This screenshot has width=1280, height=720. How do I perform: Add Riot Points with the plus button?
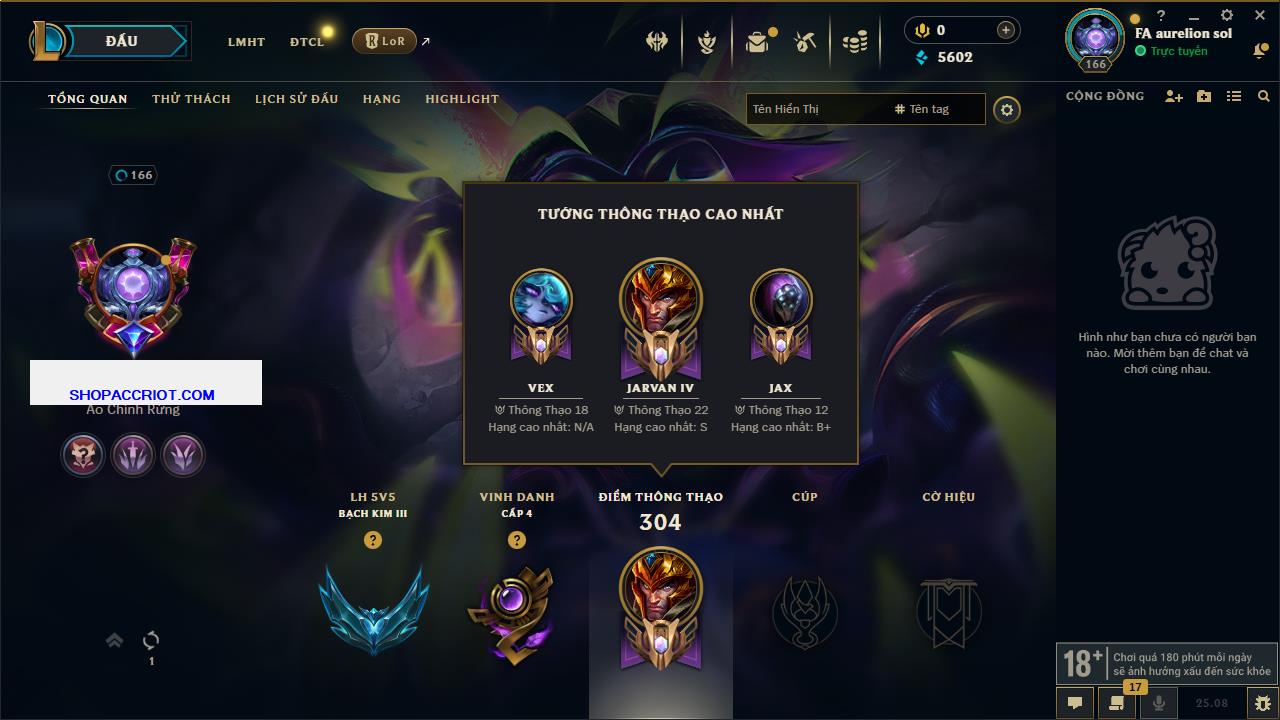1005,30
